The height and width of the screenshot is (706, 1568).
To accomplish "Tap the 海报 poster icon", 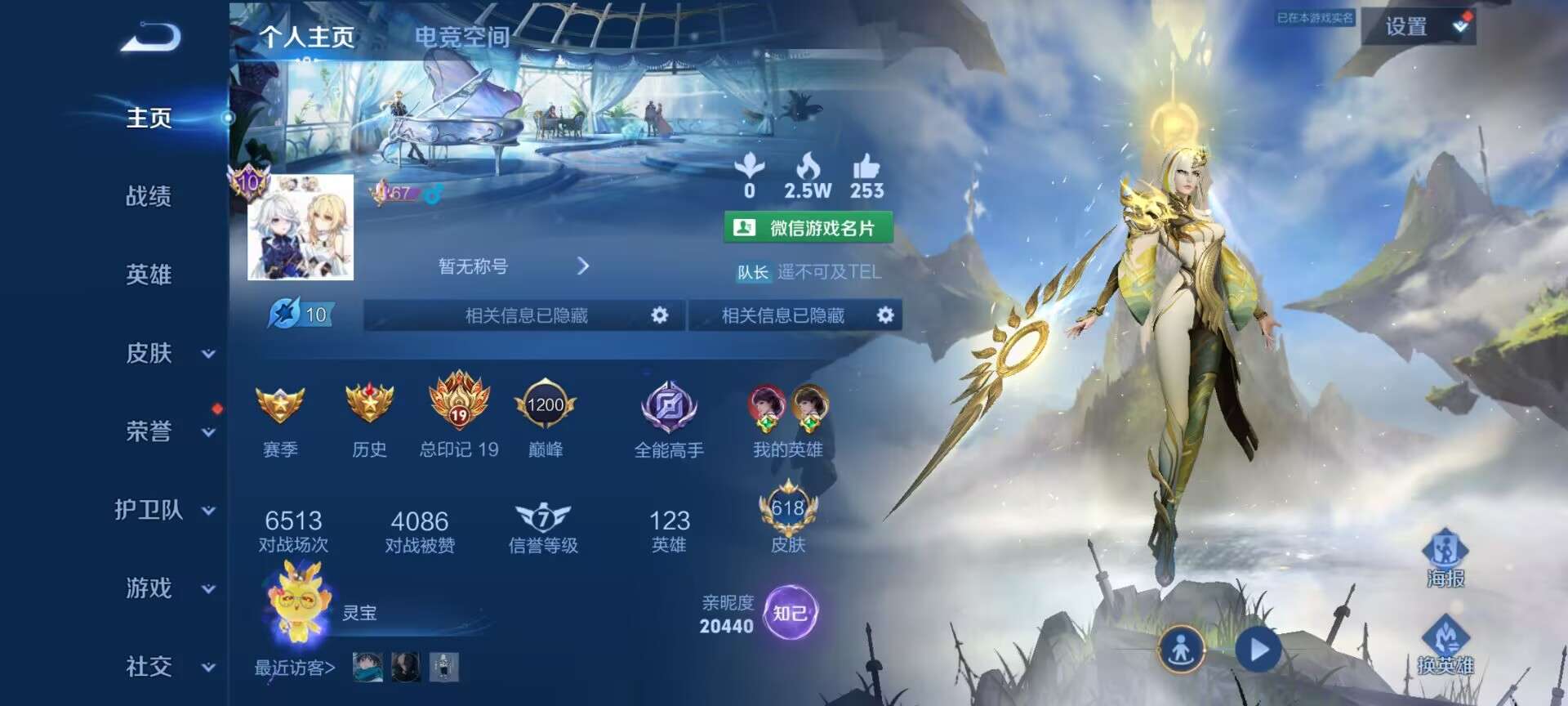I will point(1445,557).
